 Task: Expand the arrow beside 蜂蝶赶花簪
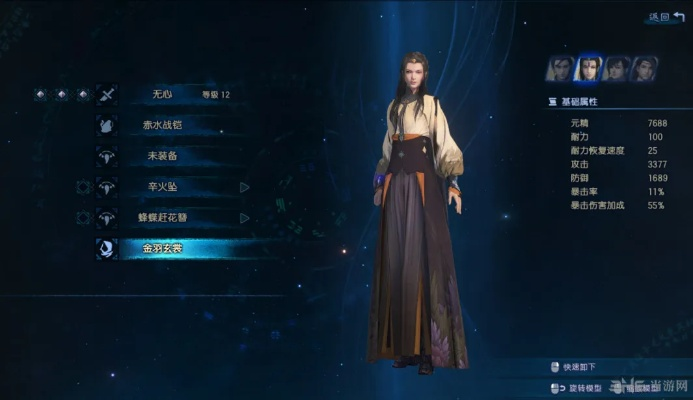coord(245,217)
